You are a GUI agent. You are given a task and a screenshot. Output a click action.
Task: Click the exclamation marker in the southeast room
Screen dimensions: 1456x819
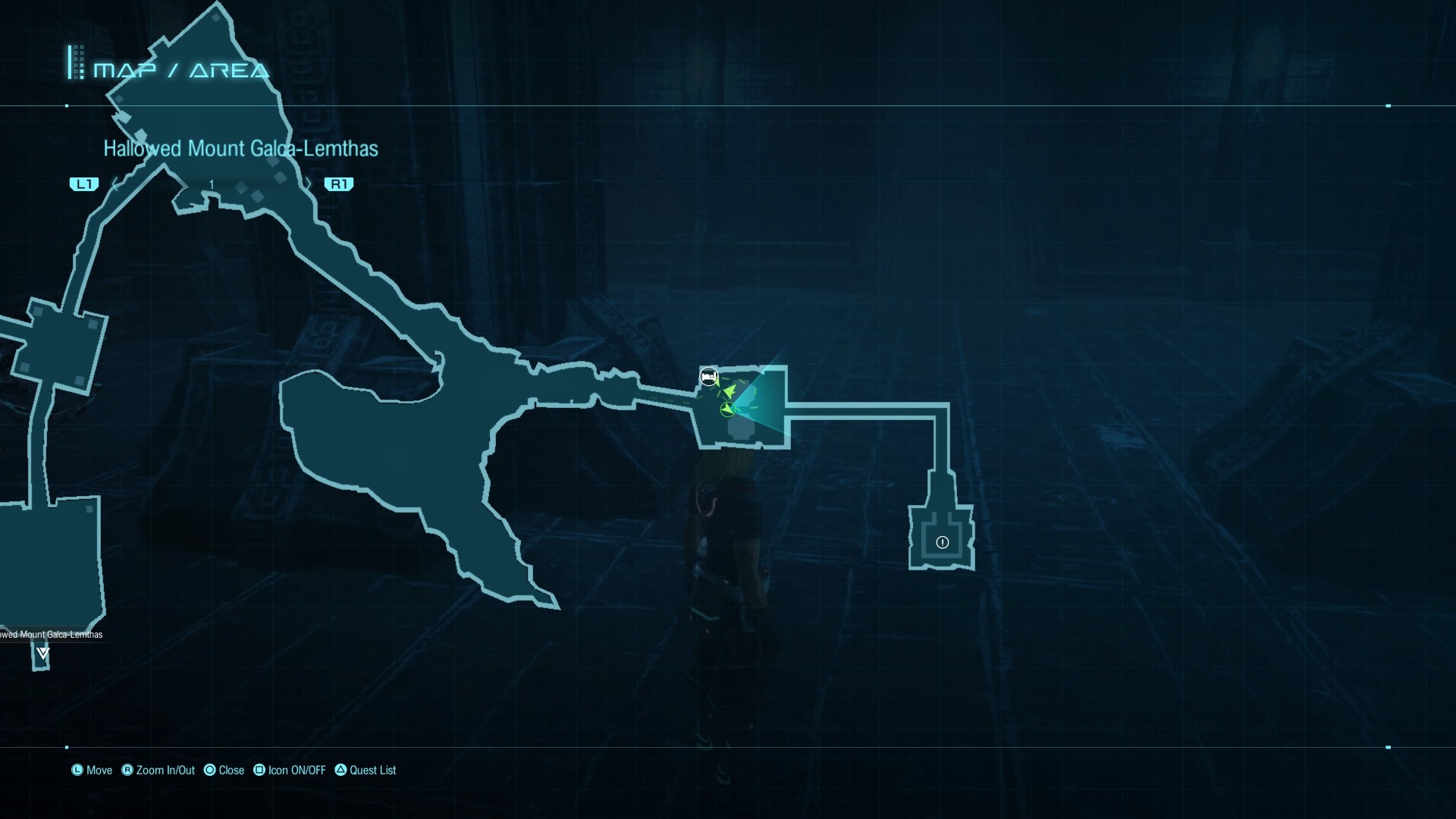942,542
